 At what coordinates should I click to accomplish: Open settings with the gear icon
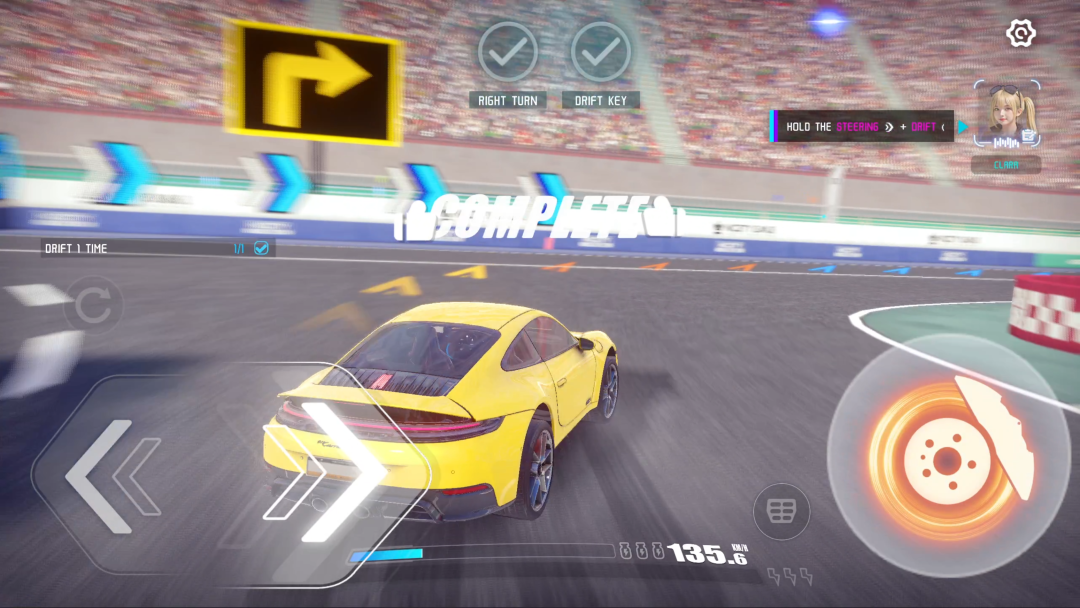pyautogui.click(x=1020, y=33)
